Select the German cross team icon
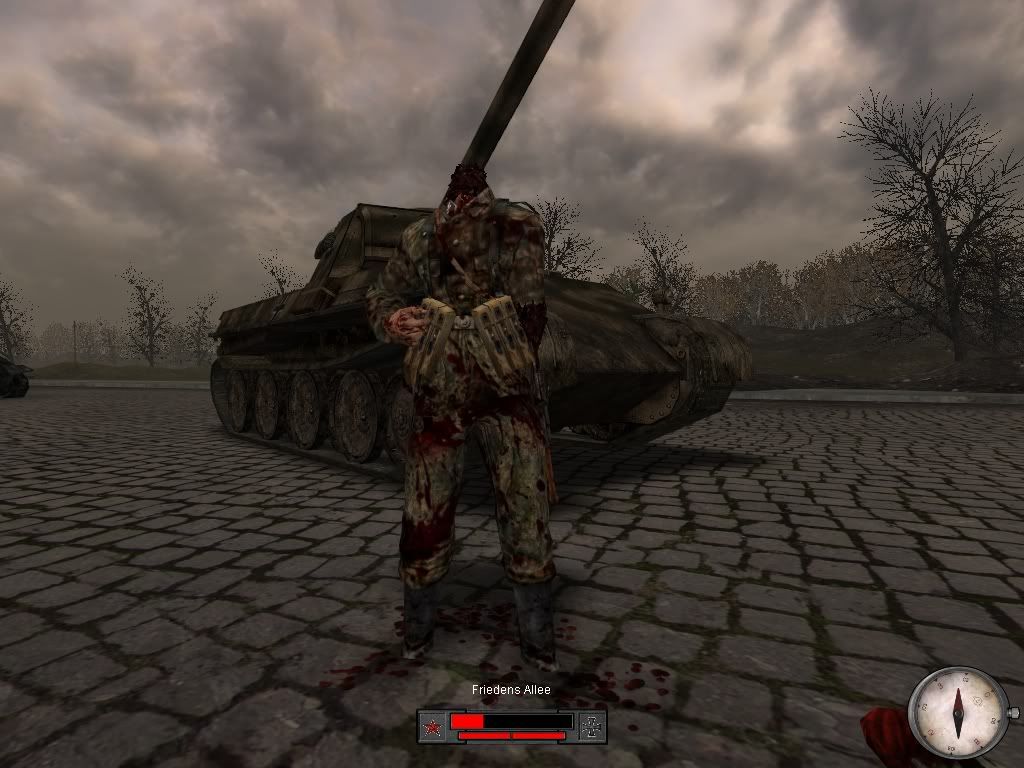1024x768 pixels. tap(592, 727)
